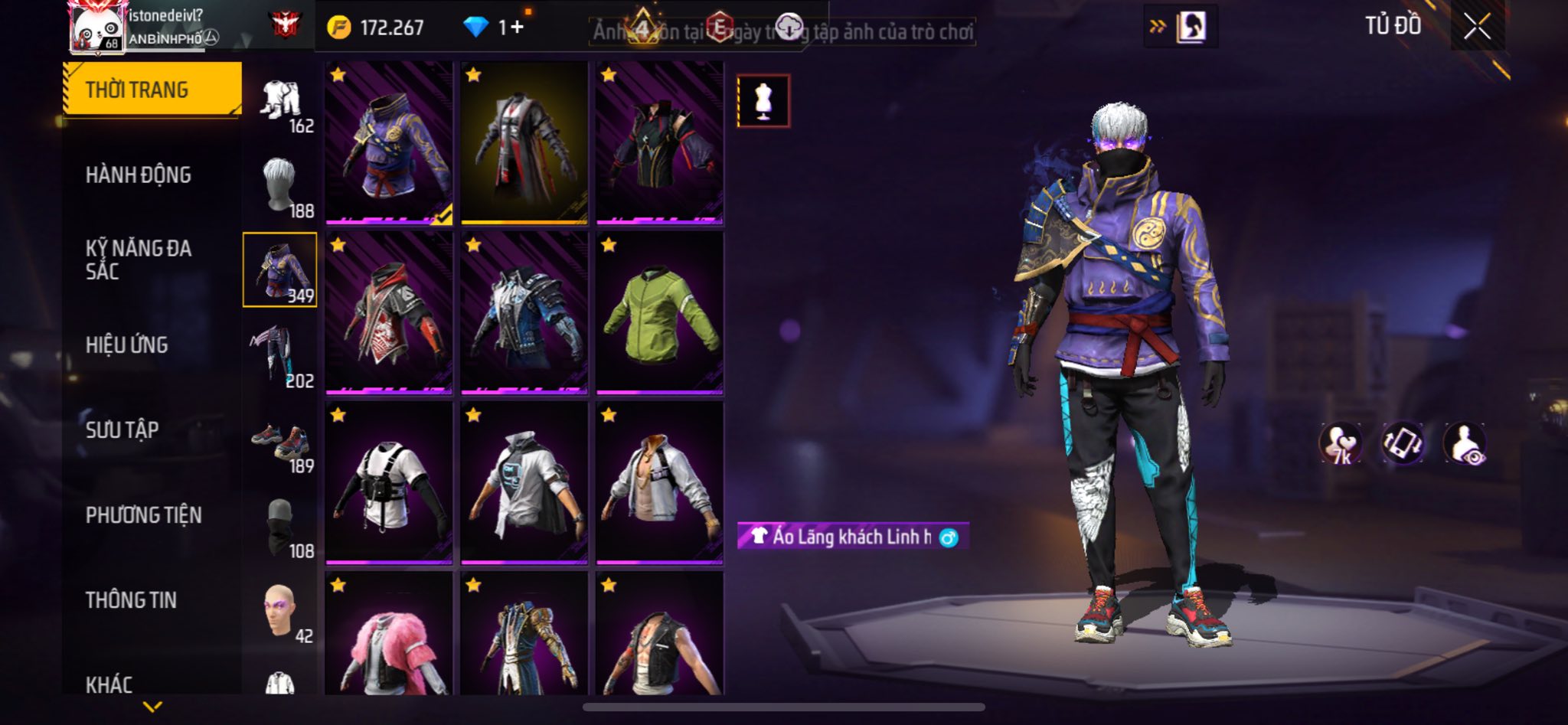Switch to the shoes subcategory
Image resolution: width=1568 pixels, height=725 pixels.
click(x=280, y=442)
